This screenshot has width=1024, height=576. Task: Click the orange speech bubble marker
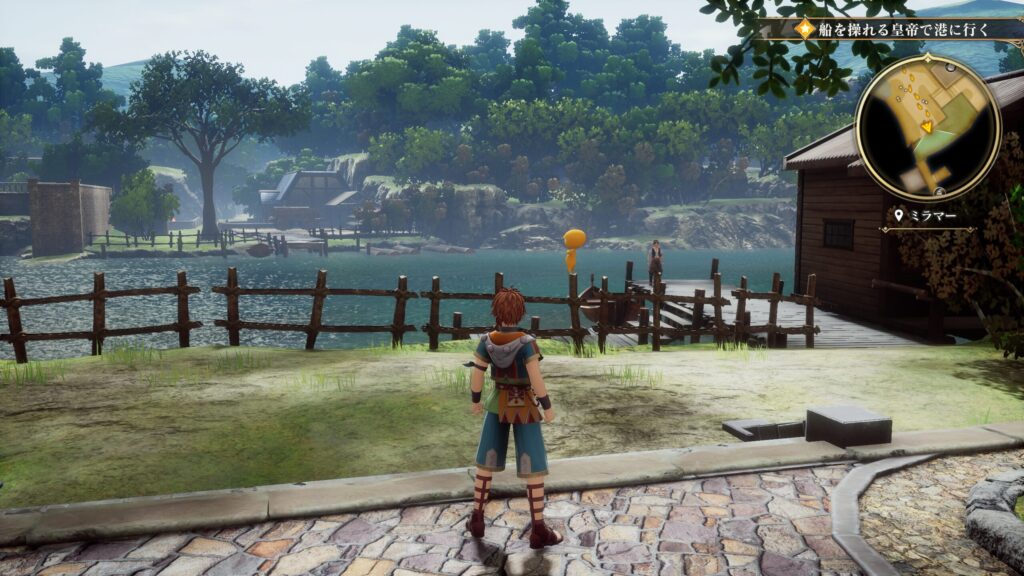click(x=574, y=246)
